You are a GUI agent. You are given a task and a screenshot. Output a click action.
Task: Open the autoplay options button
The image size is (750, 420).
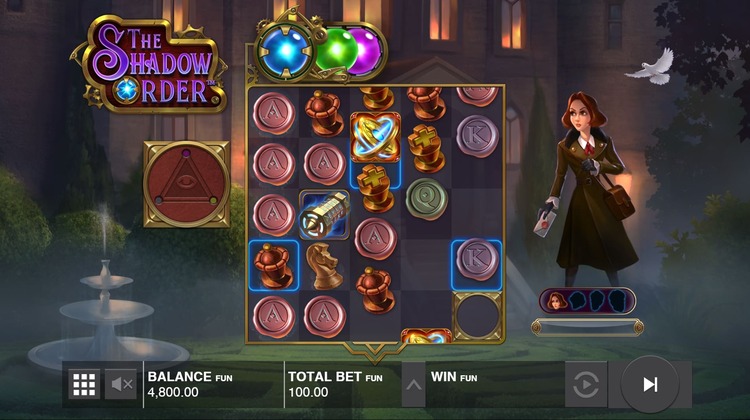pyautogui.click(x=586, y=384)
